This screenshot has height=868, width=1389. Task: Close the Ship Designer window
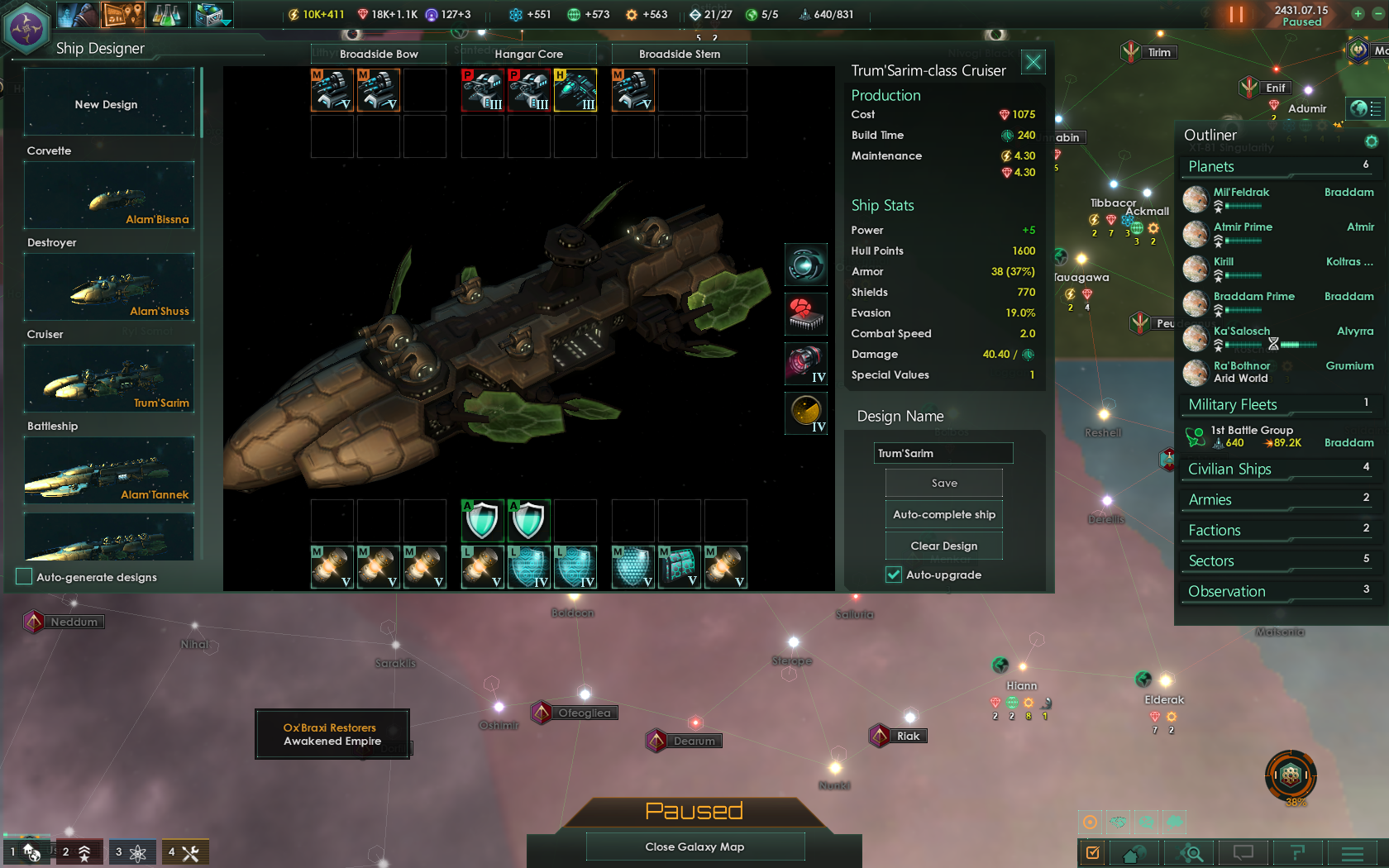coord(1033,62)
